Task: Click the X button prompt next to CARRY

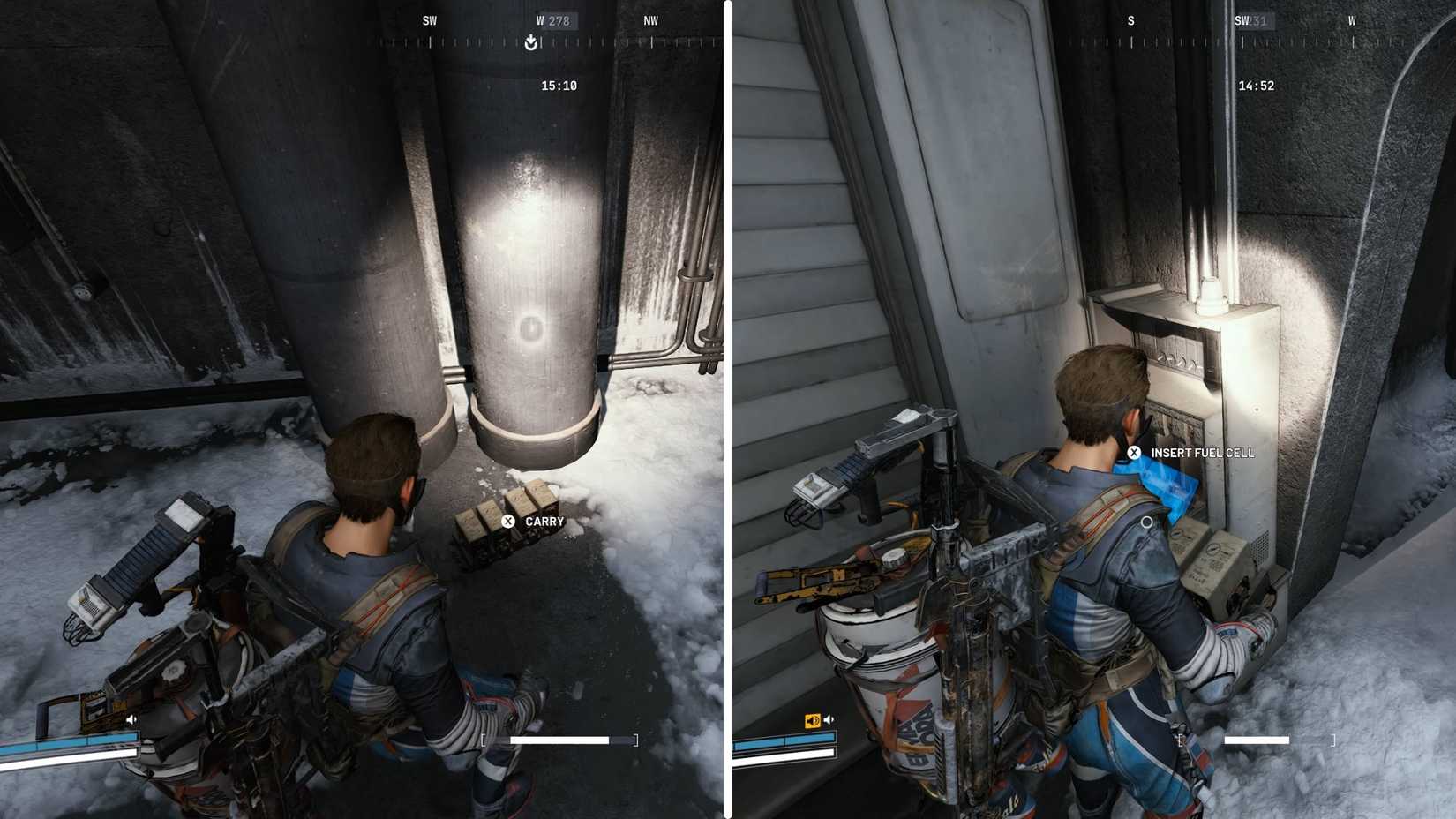Action: (507, 521)
